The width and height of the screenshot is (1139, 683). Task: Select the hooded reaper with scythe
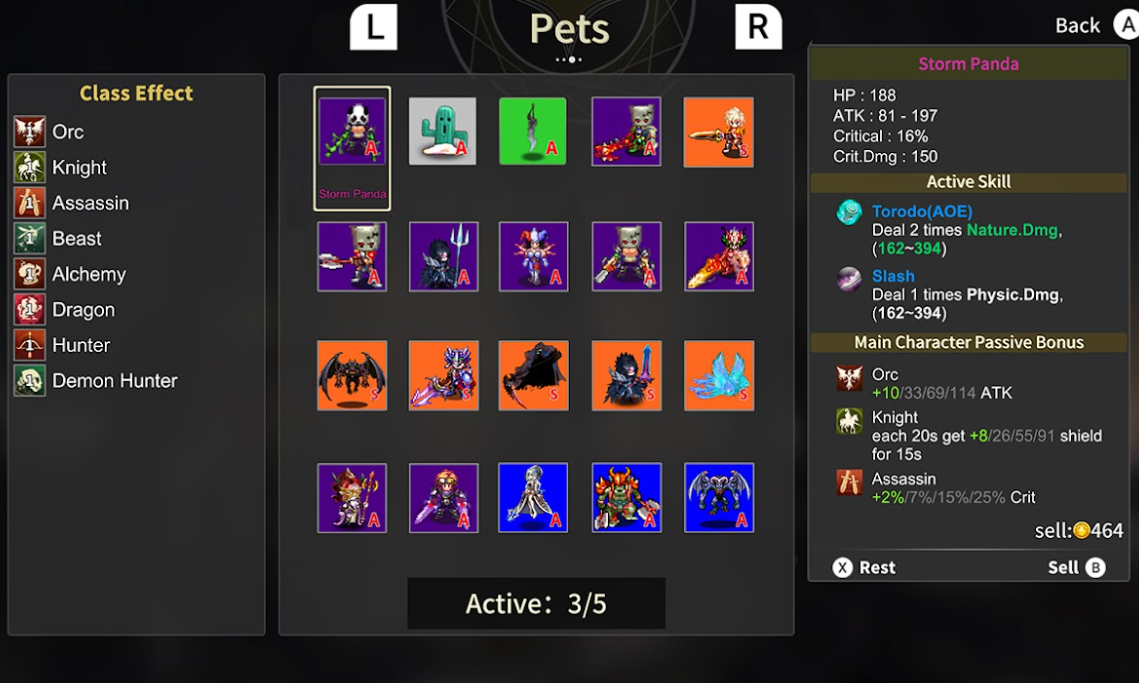pos(533,376)
